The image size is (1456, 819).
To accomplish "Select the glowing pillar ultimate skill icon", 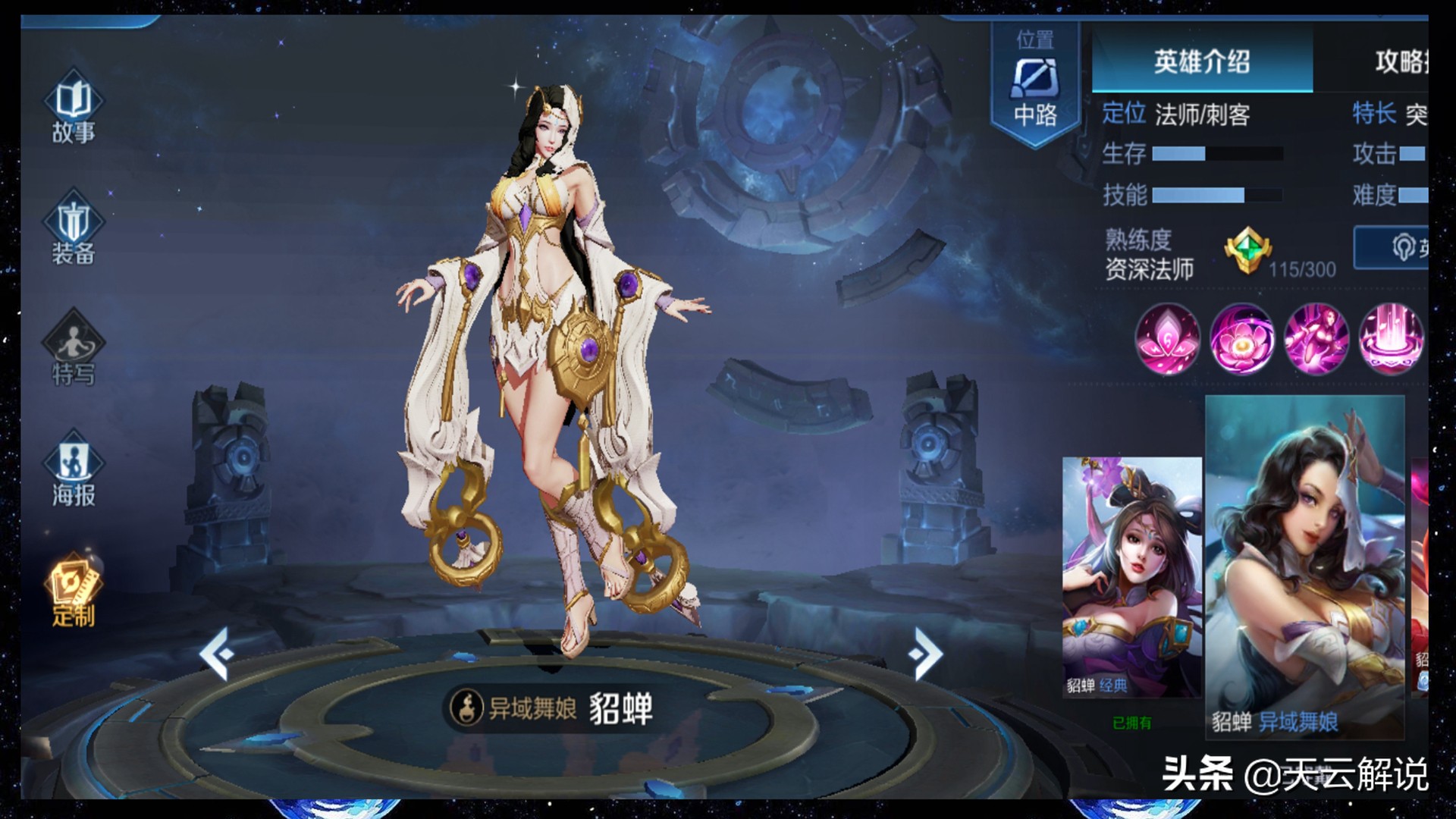I will pos(1390,339).
